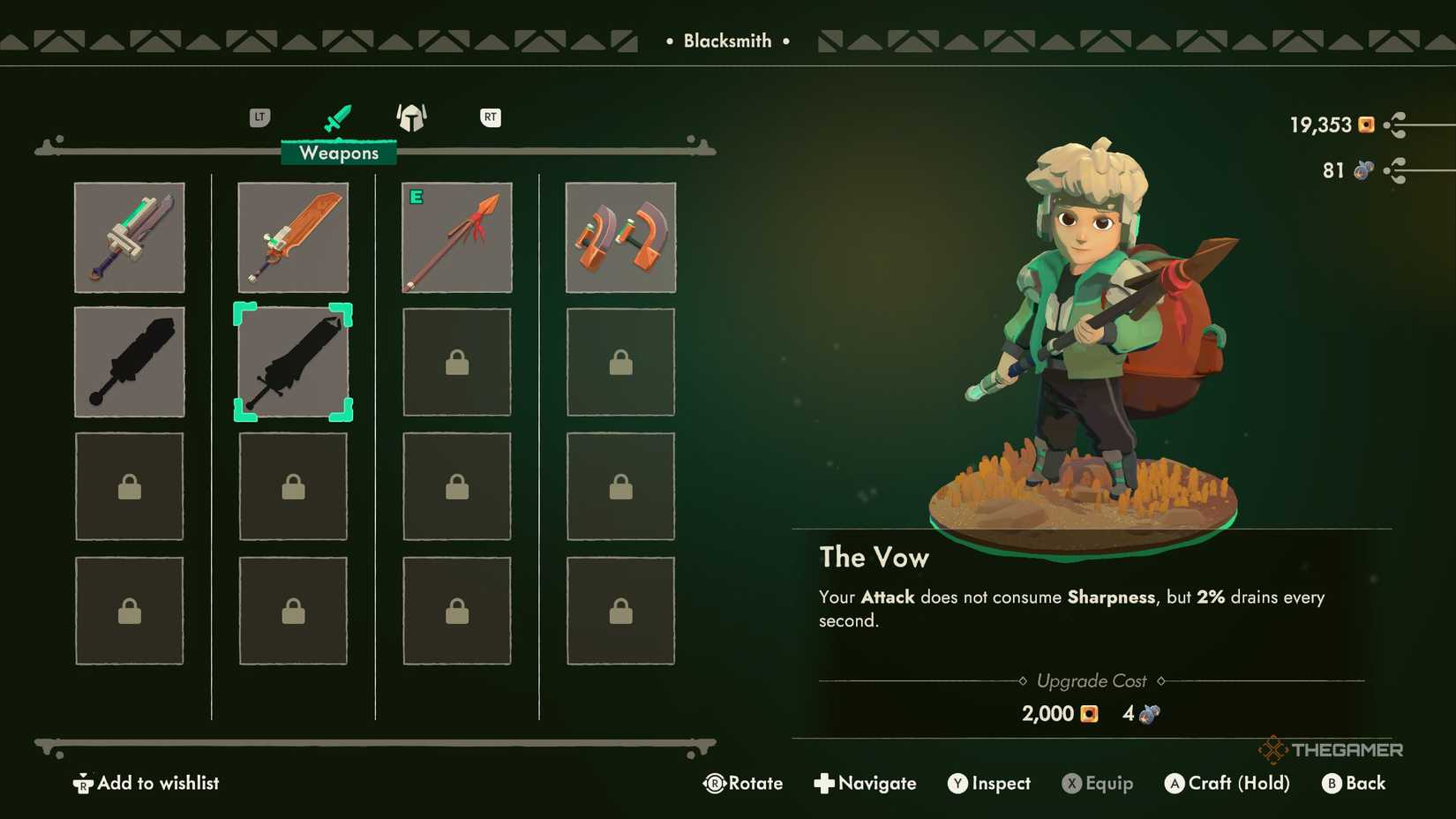Open the Armor helmet category icon

pos(411,118)
